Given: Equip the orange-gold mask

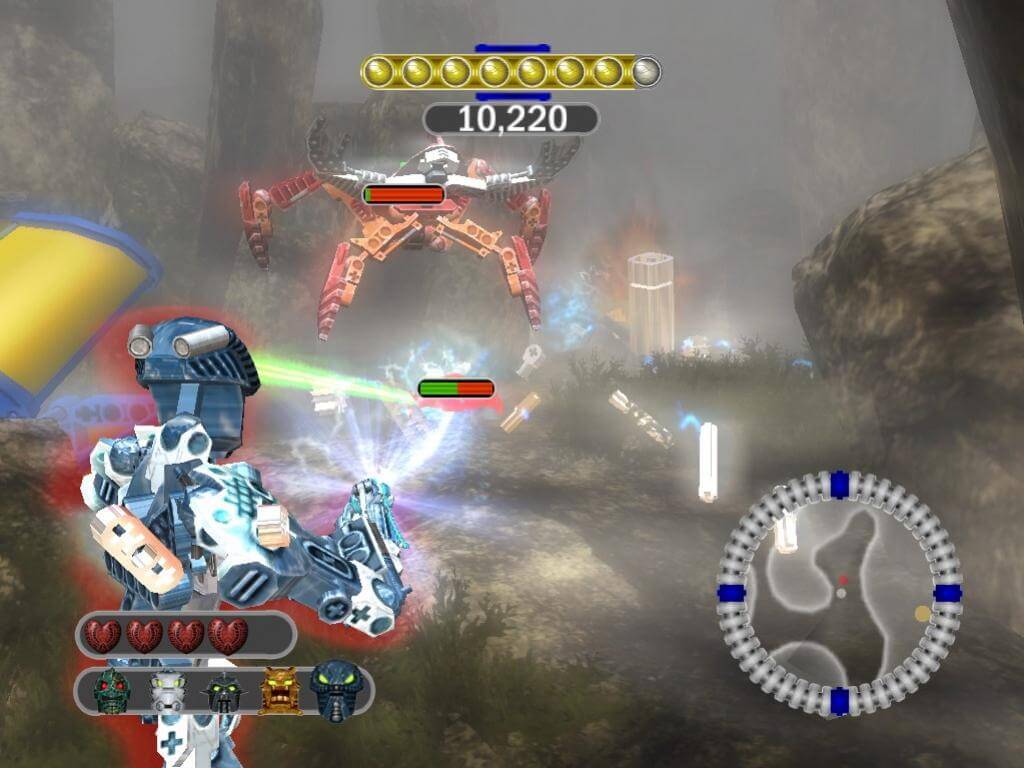Looking at the screenshot, I should point(279,690).
